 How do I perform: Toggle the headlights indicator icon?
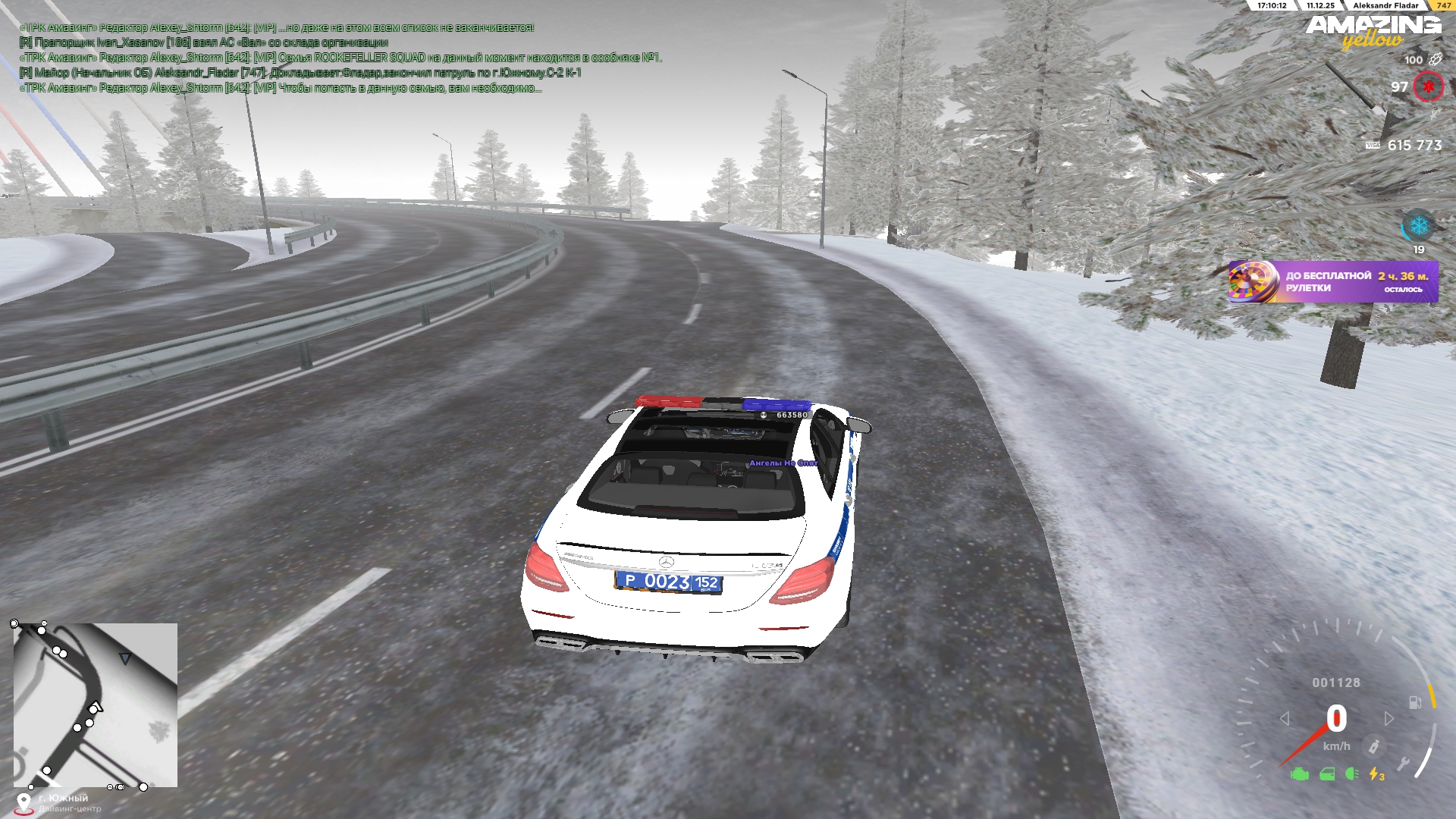coord(1351,774)
